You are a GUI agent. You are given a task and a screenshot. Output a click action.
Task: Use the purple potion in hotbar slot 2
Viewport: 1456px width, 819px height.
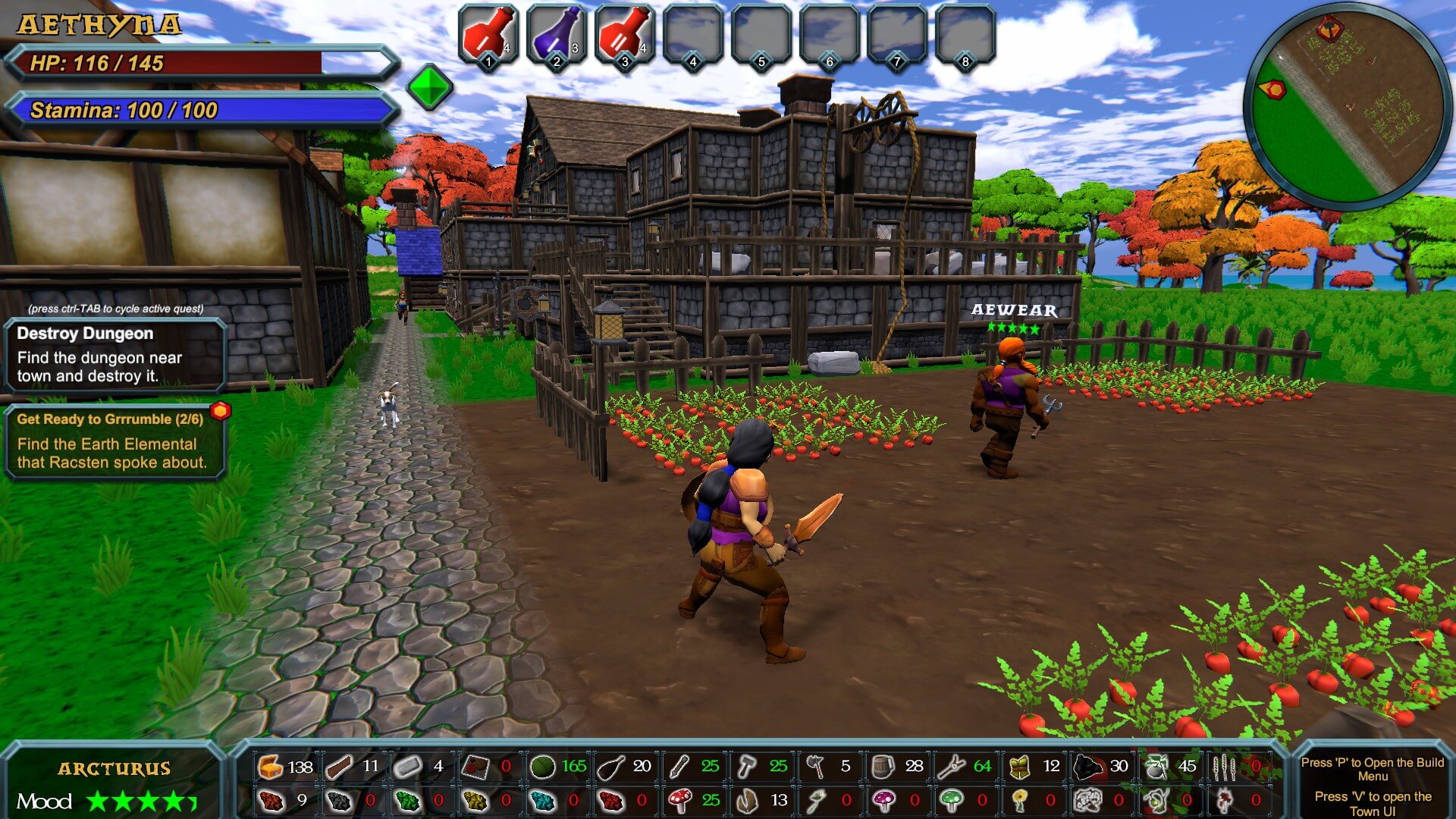click(556, 35)
